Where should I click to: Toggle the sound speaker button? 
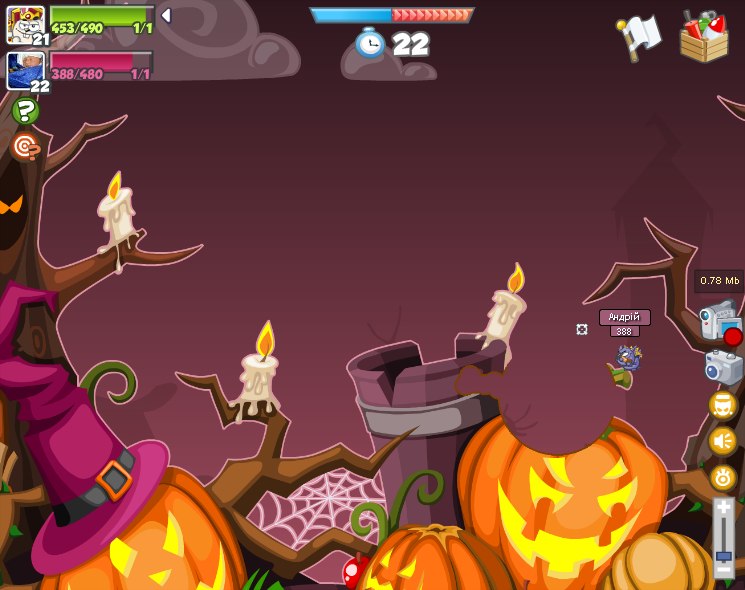coord(723,441)
